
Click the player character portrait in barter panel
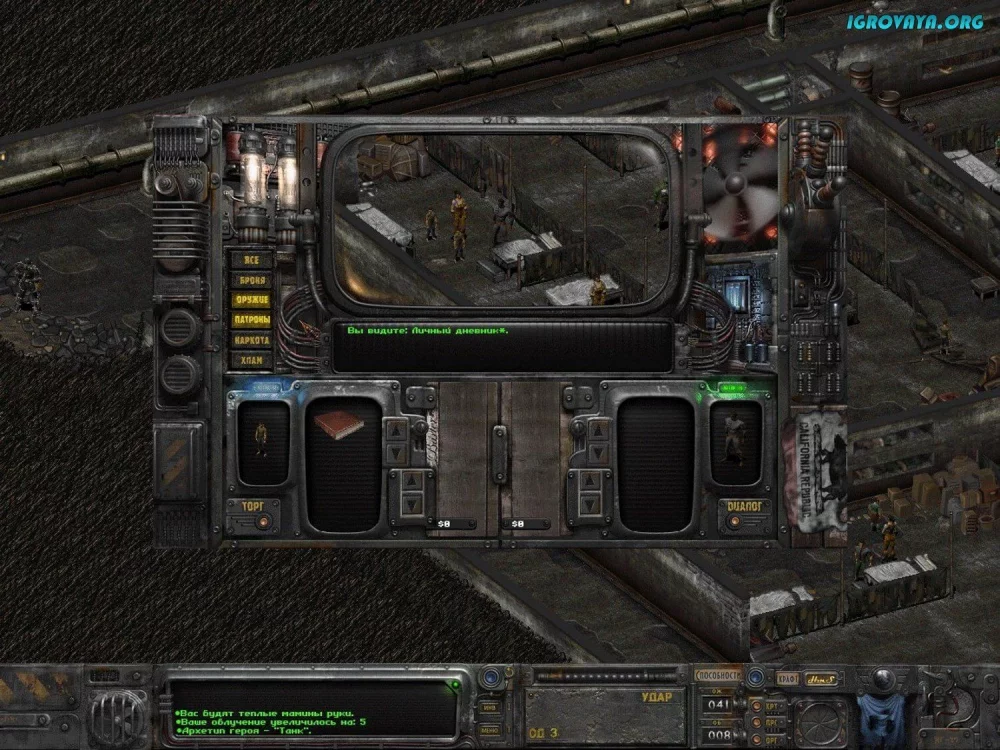click(x=262, y=440)
